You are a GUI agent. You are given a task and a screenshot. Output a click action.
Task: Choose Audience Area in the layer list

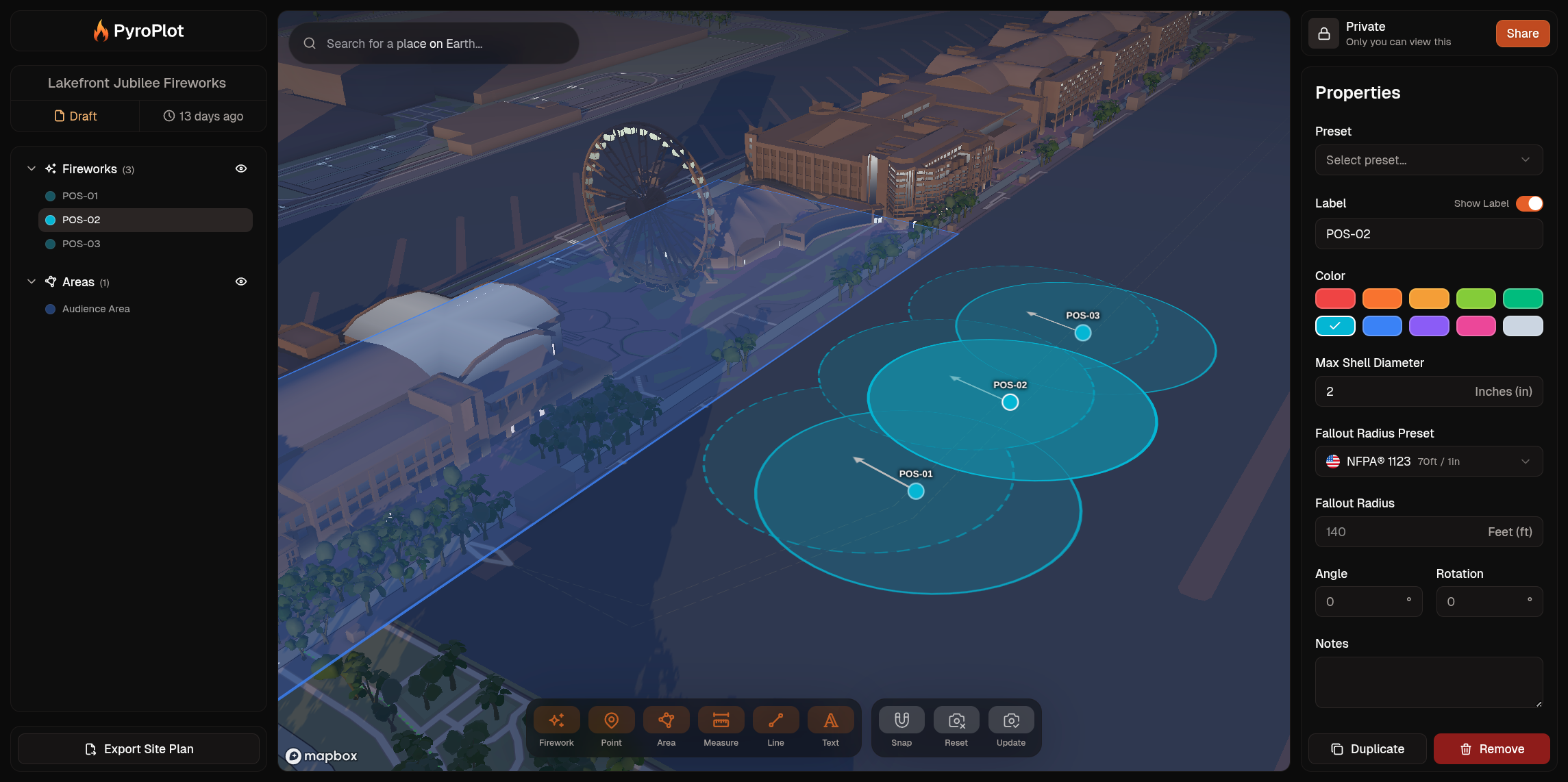(x=96, y=309)
